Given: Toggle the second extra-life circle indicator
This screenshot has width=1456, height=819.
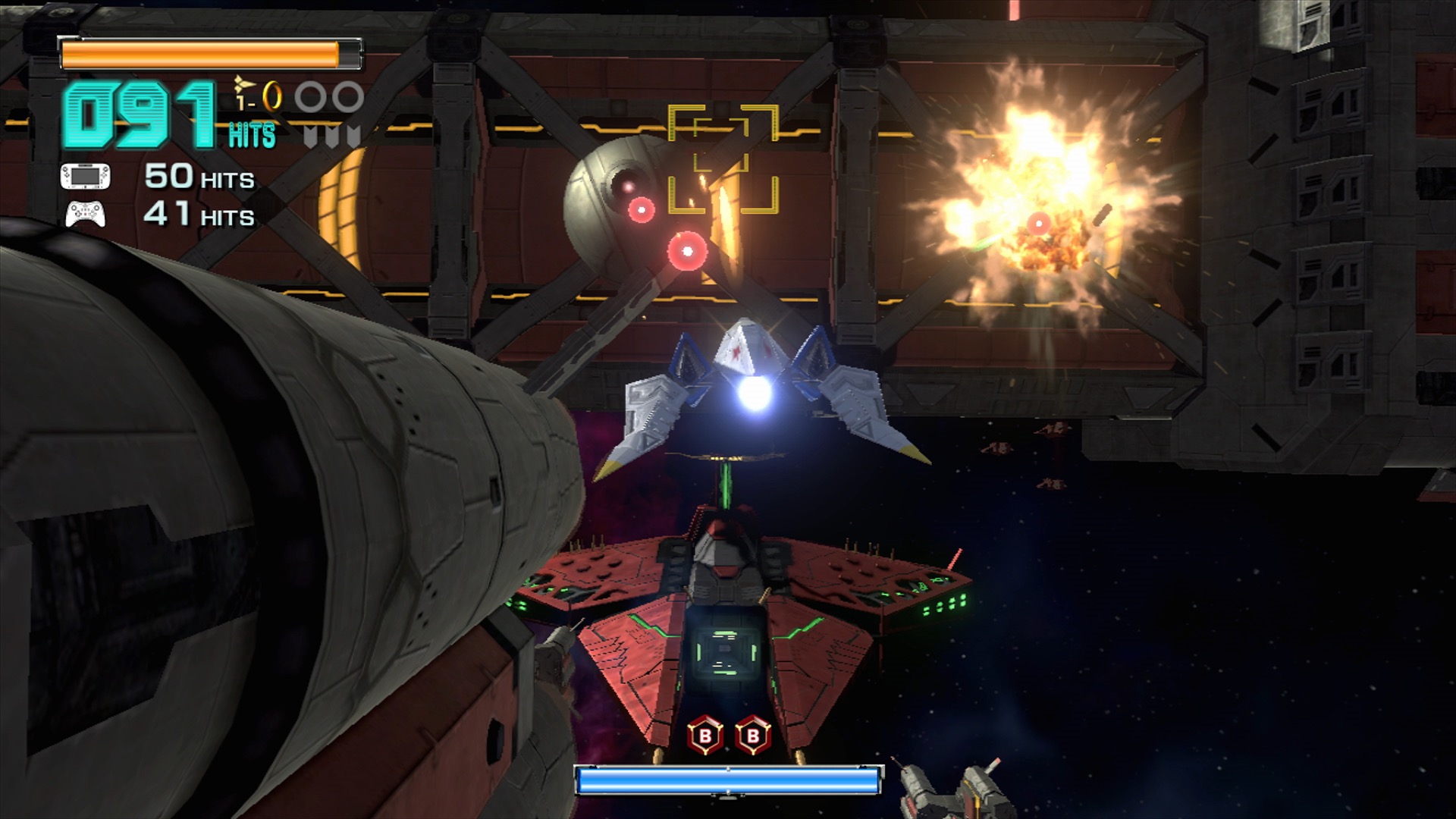Looking at the screenshot, I should (348, 96).
